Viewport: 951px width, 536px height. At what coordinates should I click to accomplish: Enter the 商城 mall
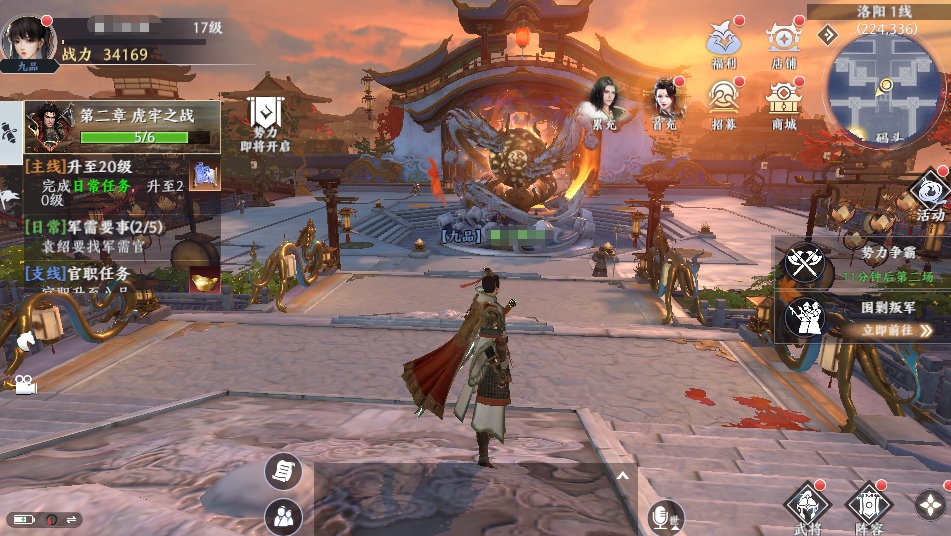784,101
